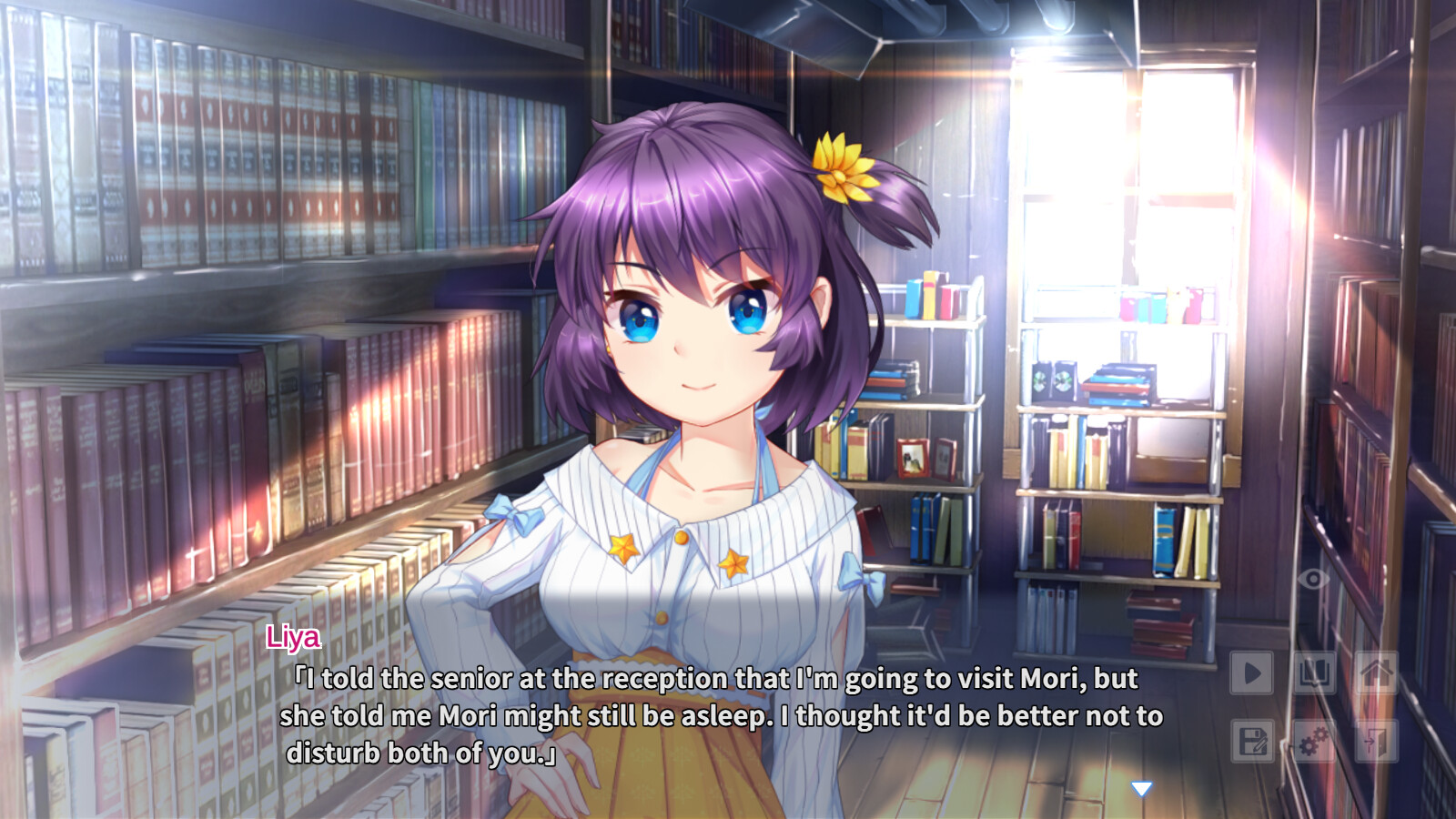
Task: Start auto-play with the play arrow button
Action: (x=1252, y=673)
